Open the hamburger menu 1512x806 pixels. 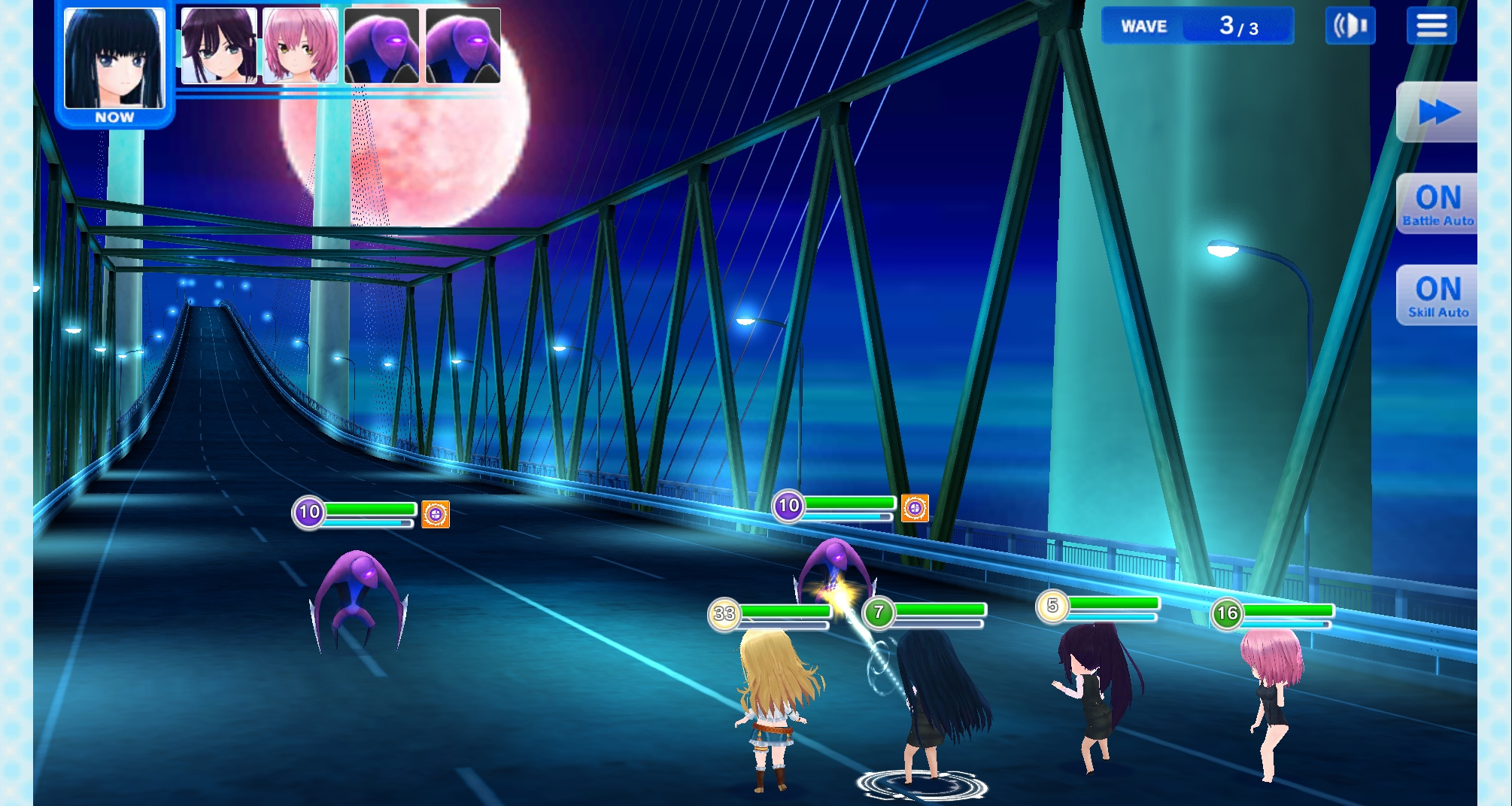(1431, 26)
